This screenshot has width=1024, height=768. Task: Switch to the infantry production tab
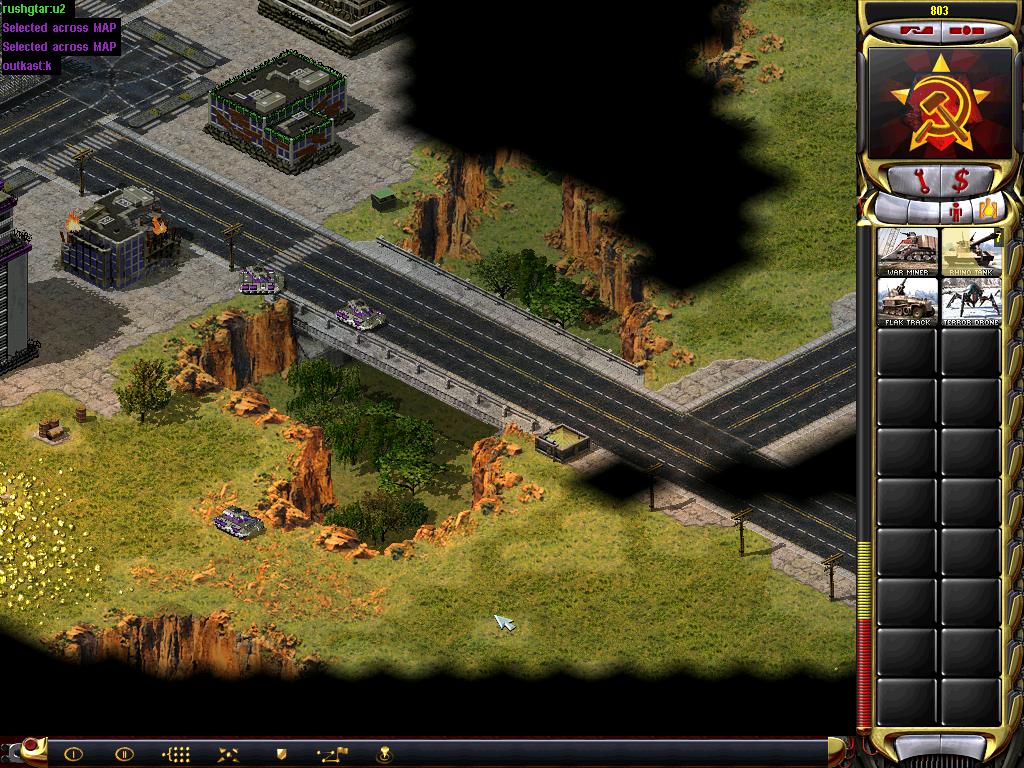955,210
